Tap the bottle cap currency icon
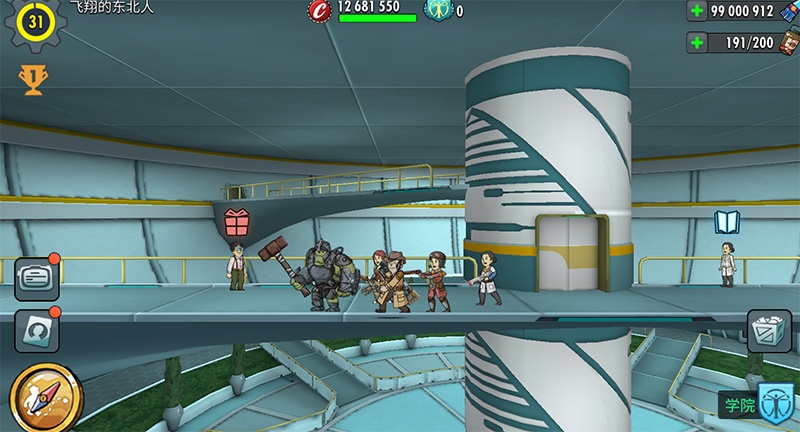 (319, 11)
